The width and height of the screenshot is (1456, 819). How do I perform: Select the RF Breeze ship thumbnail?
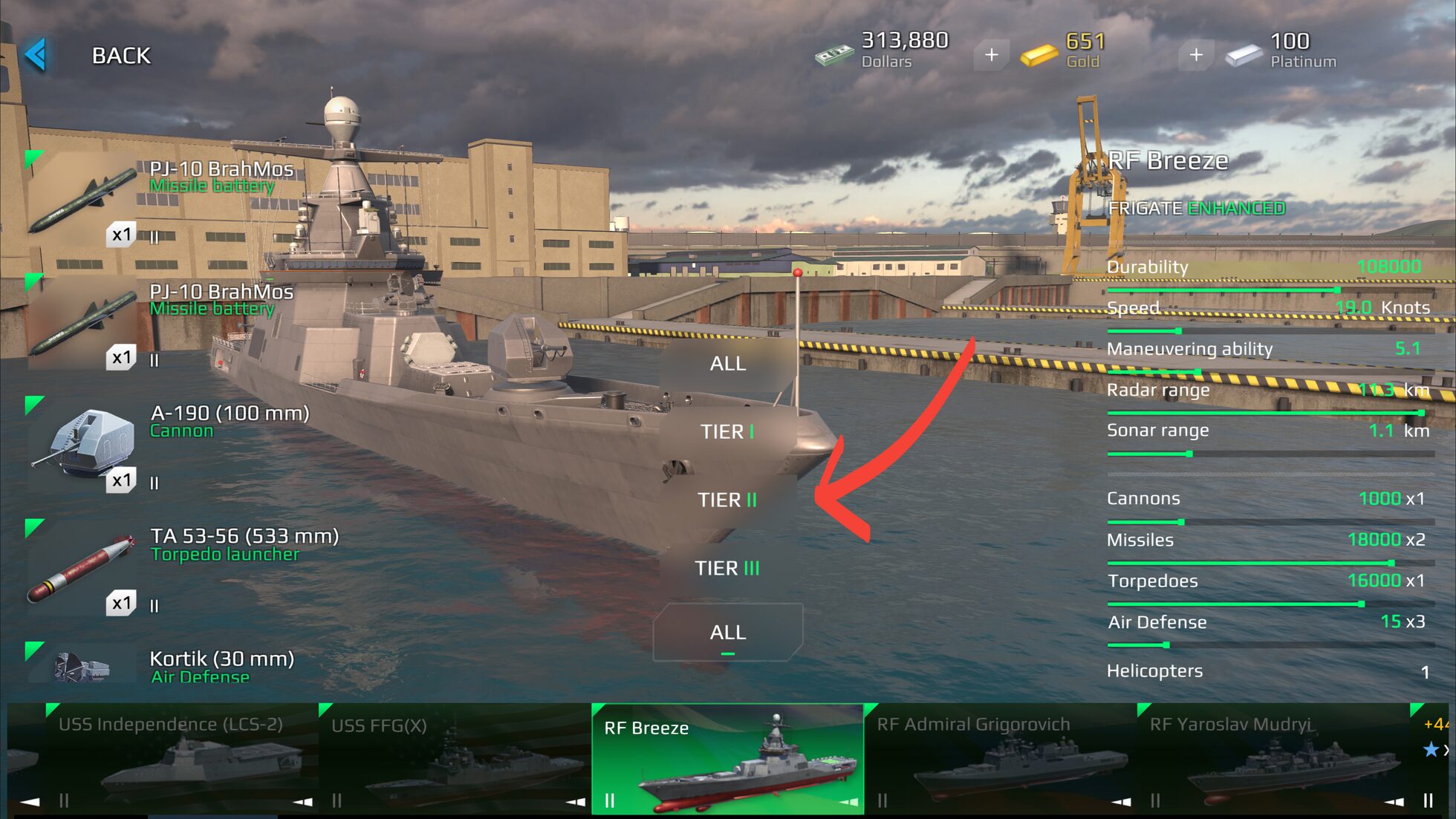pyautogui.click(x=728, y=757)
